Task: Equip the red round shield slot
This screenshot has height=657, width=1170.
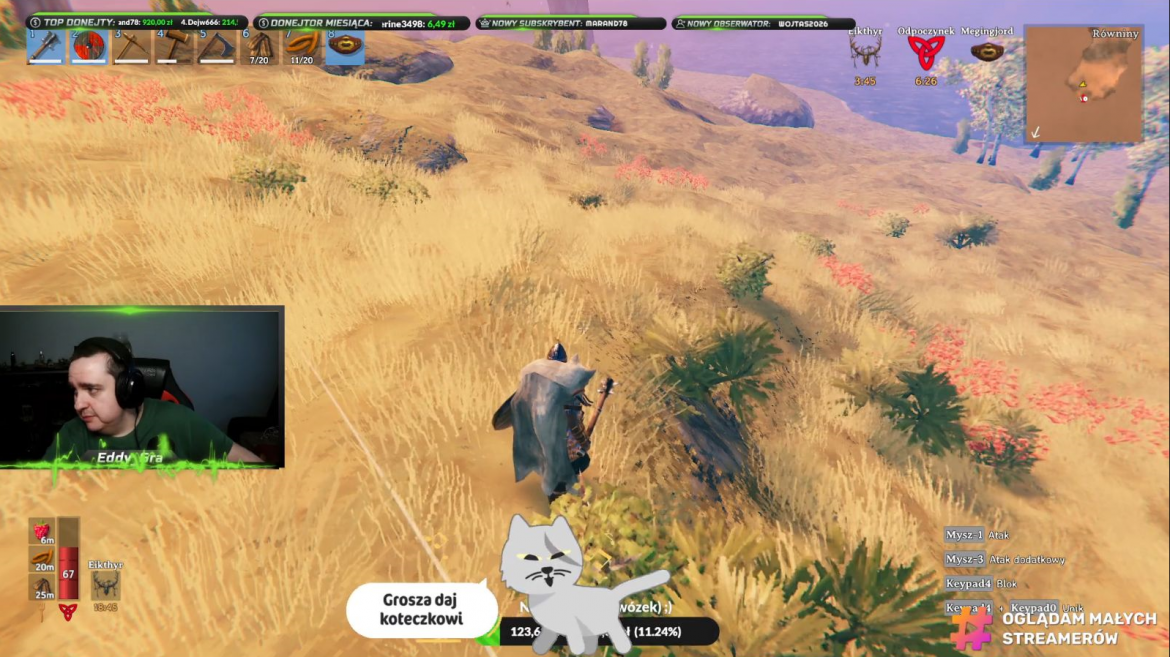Action: 88,47
